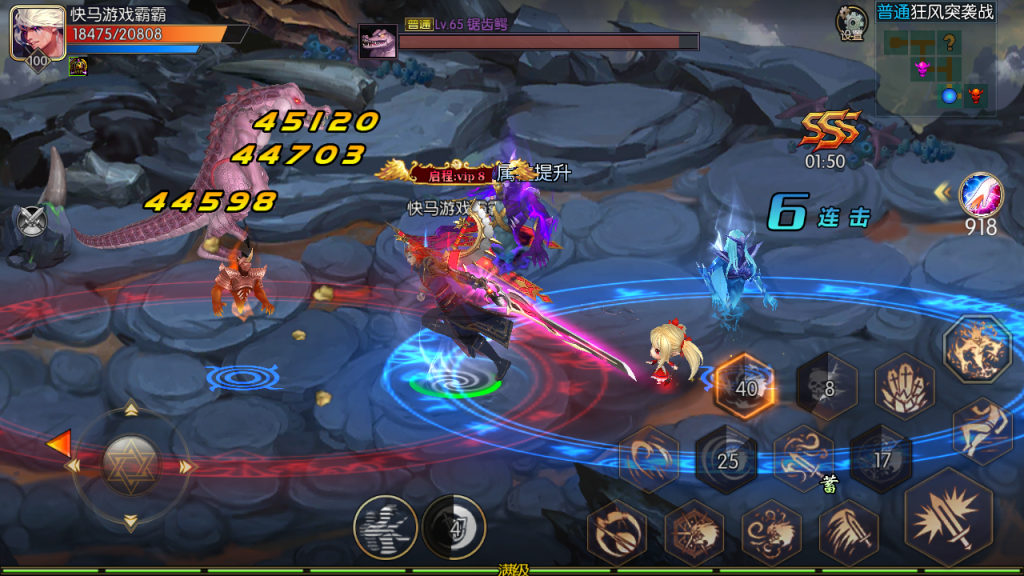This screenshot has height=576, width=1024.
Task: Use the downward sword slash skill
Action: [849, 532]
